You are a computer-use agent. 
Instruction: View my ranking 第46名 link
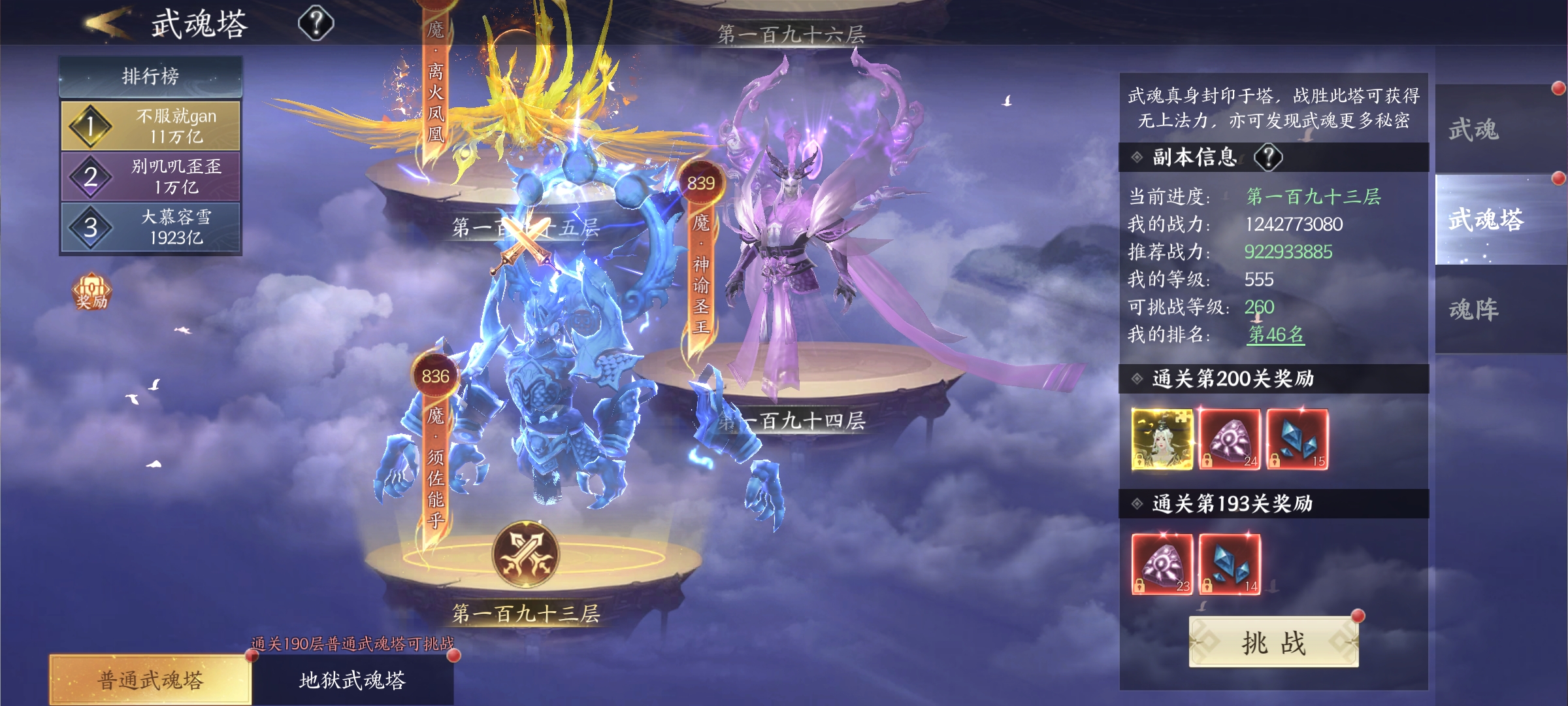coord(1276,335)
